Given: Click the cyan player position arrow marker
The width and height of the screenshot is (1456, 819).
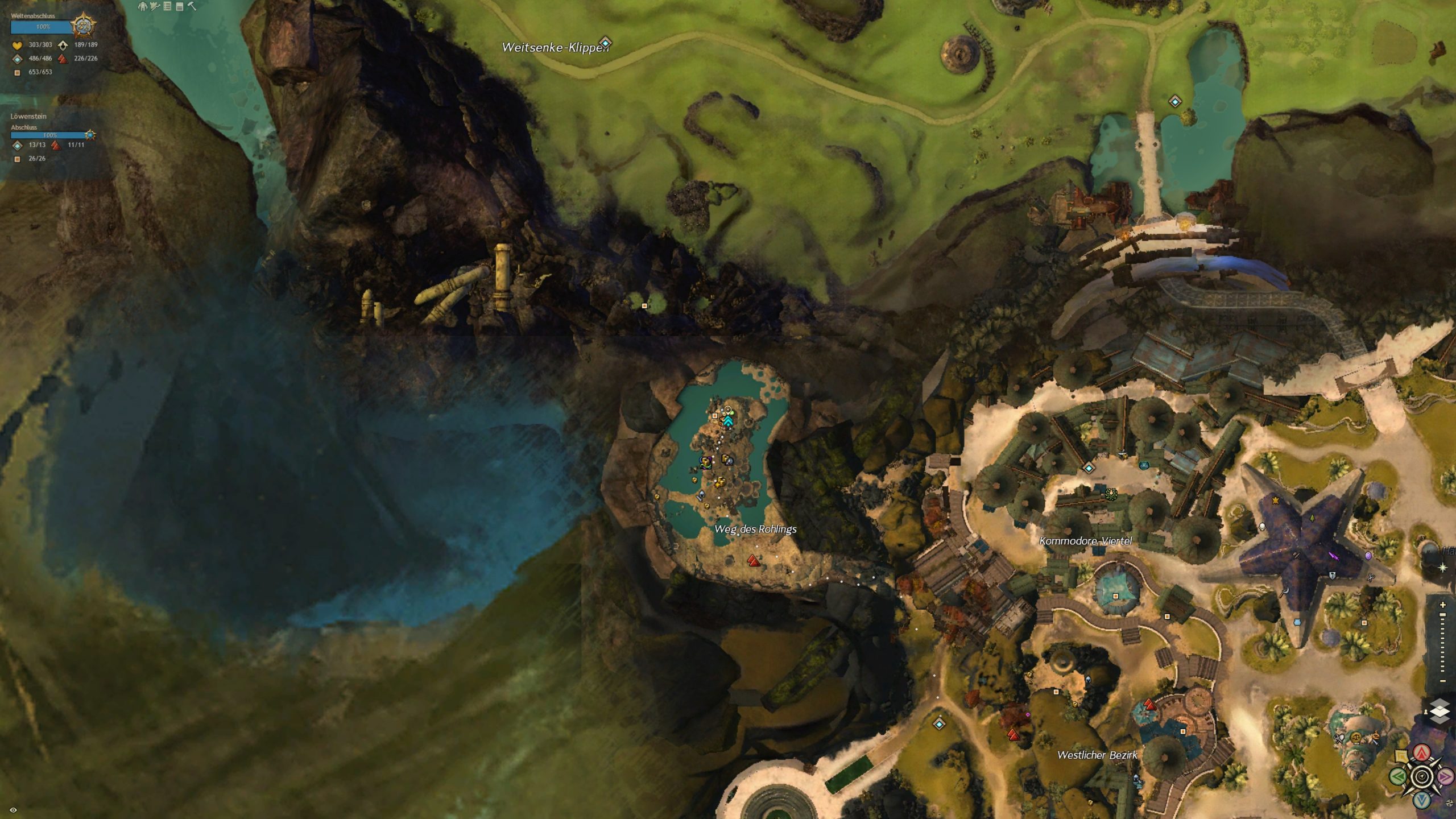Looking at the screenshot, I should click(x=728, y=420).
